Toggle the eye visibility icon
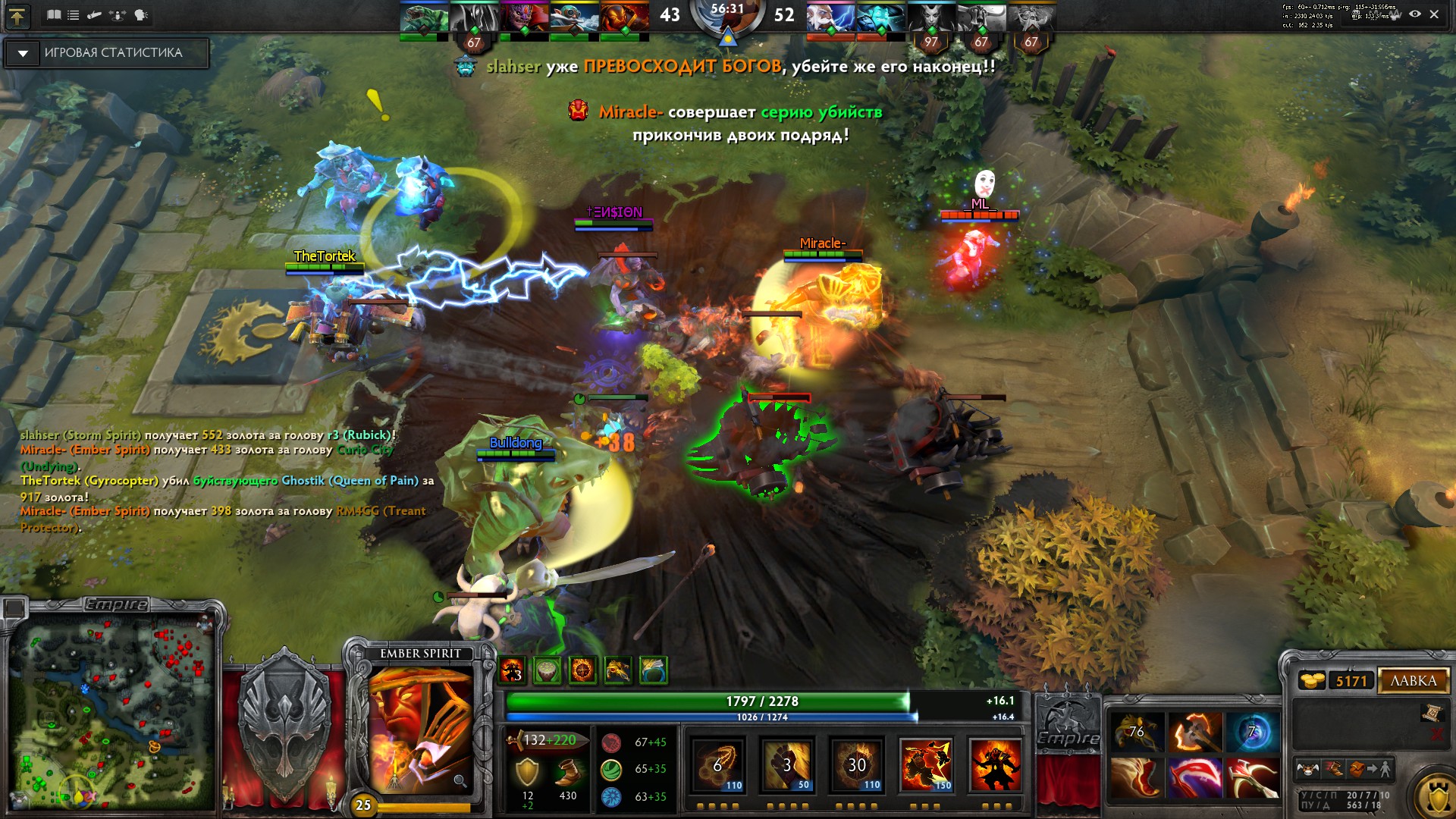1456x819 pixels. click(x=1414, y=14)
